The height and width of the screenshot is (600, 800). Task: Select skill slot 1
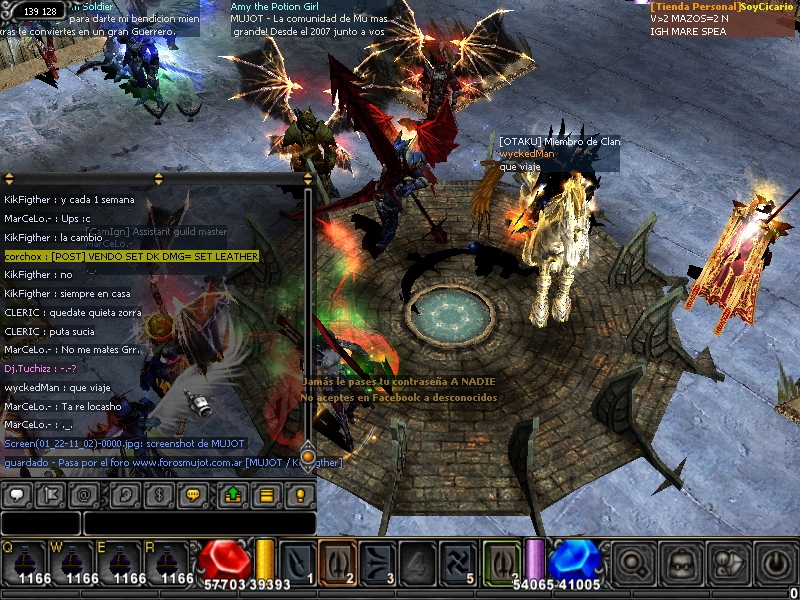(298, 560)
